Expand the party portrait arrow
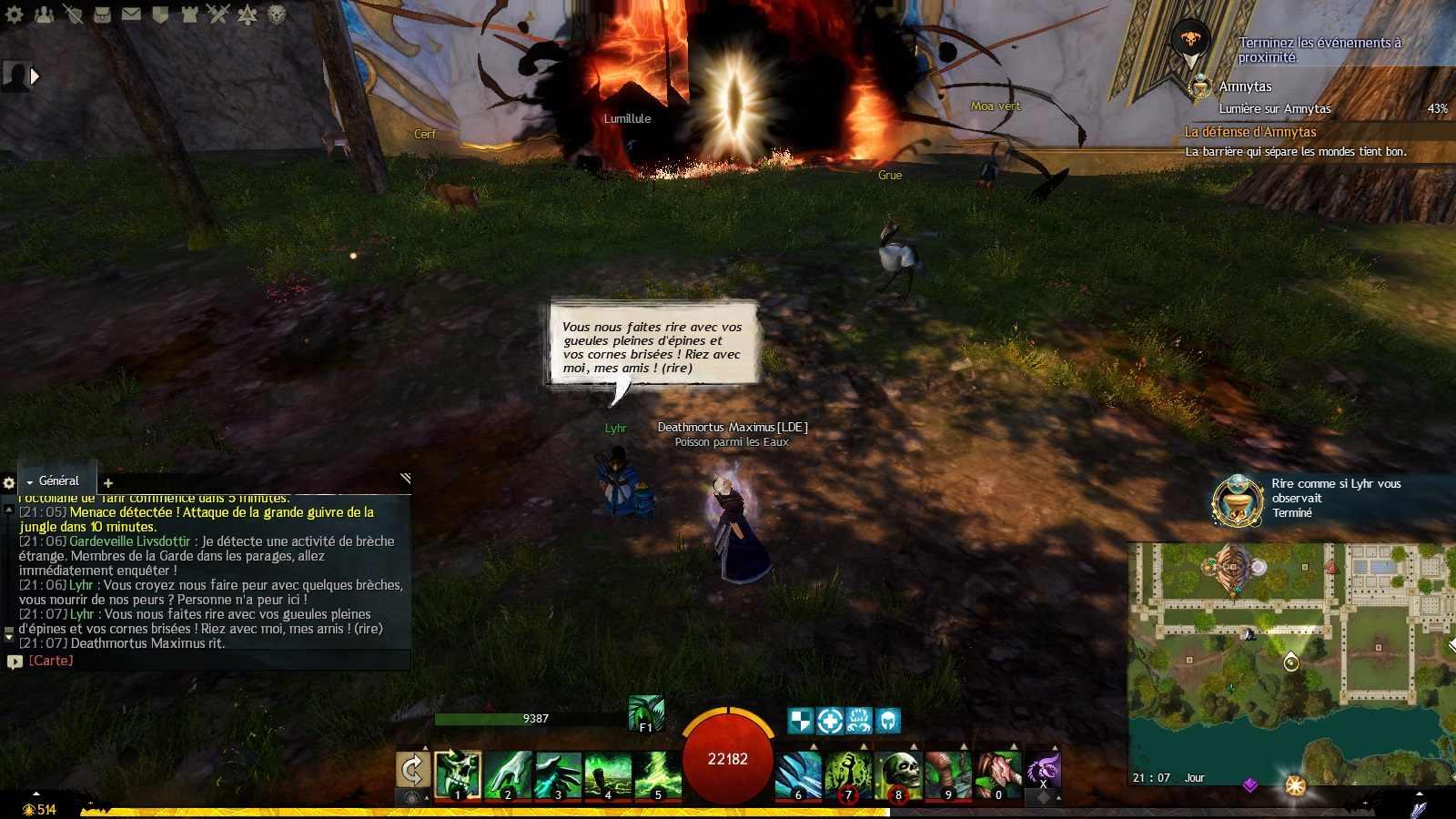Screen dimensions: 1456x819 tap(35, 76)
